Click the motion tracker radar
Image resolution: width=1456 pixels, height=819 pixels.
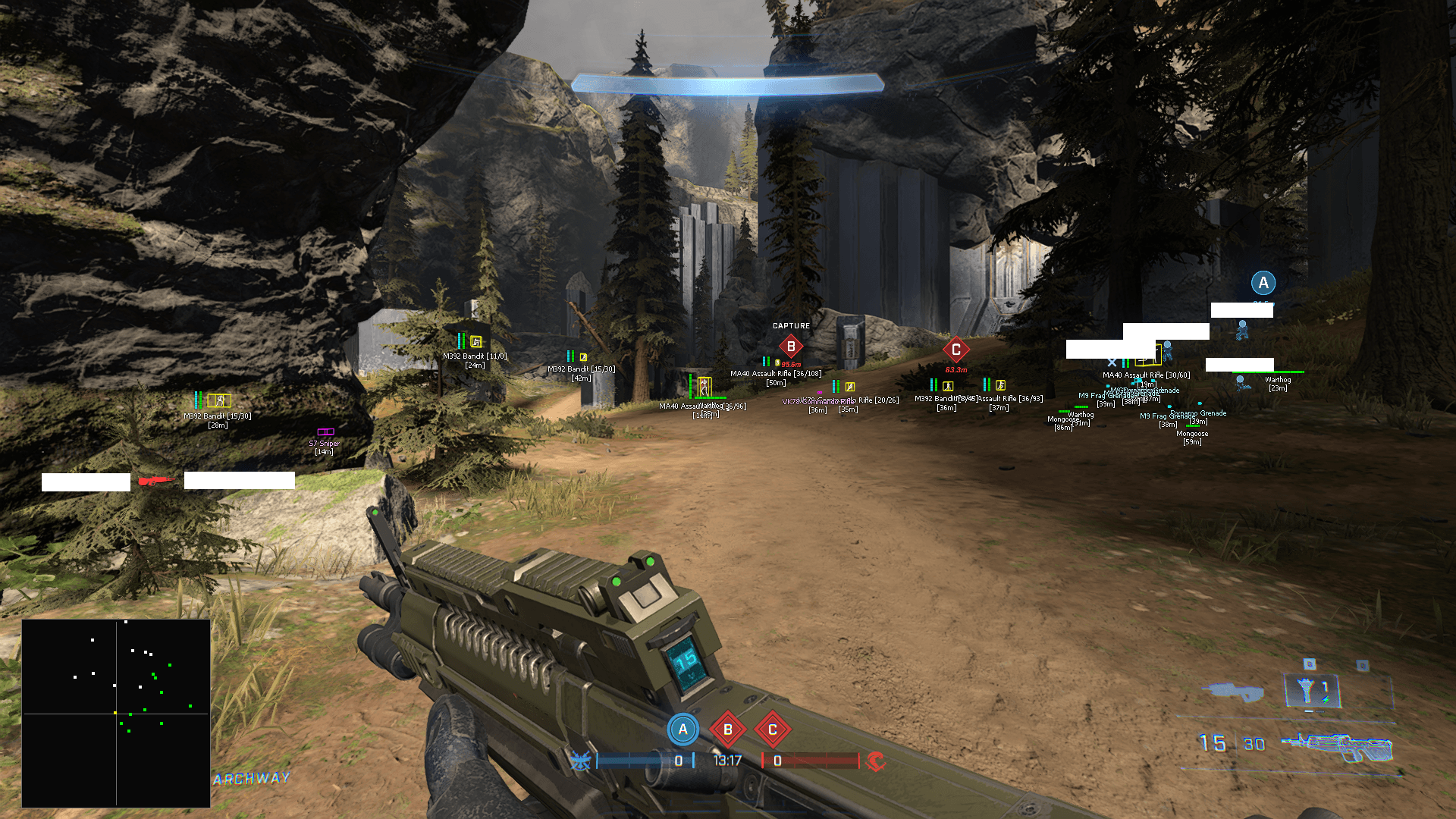tap(116, 713)
